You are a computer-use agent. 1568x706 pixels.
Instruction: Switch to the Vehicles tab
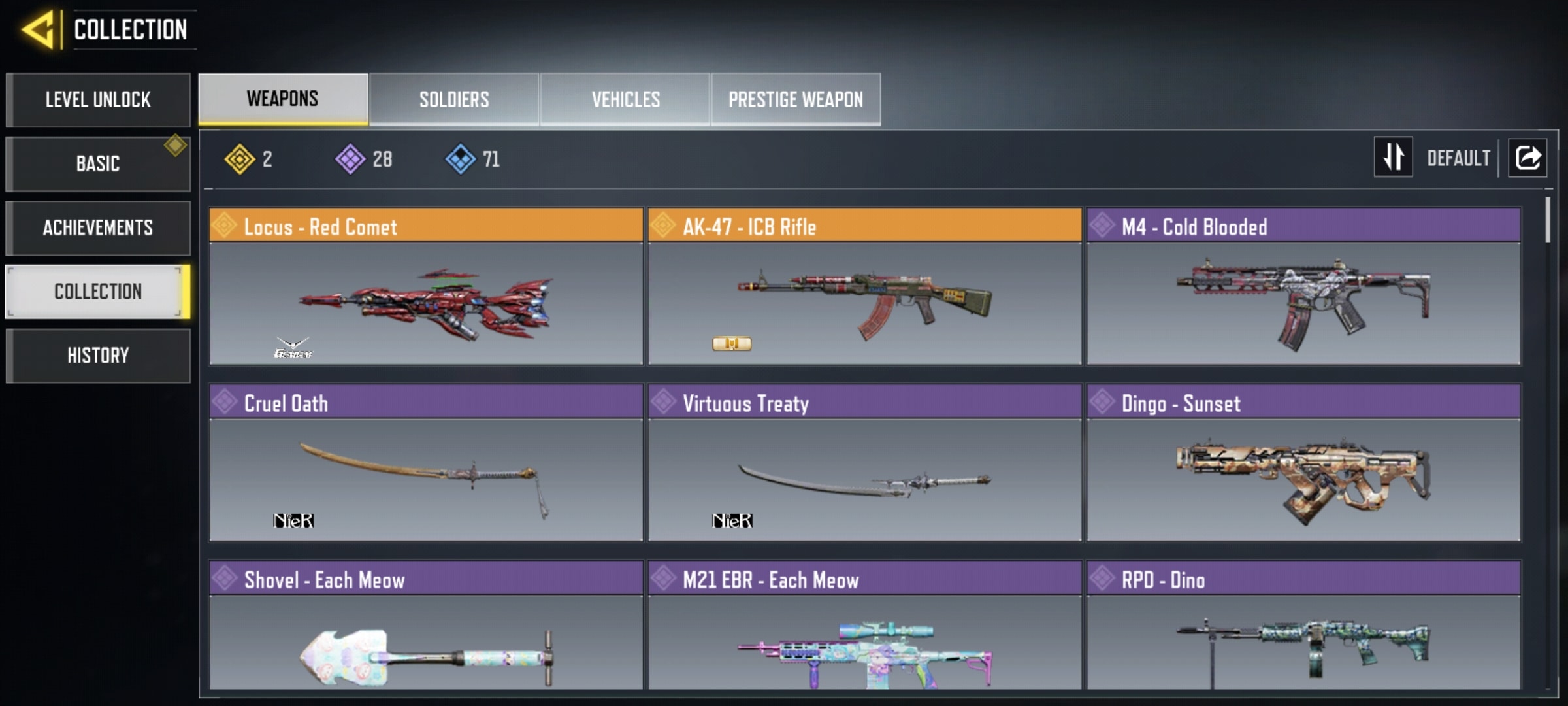point(625,99)
